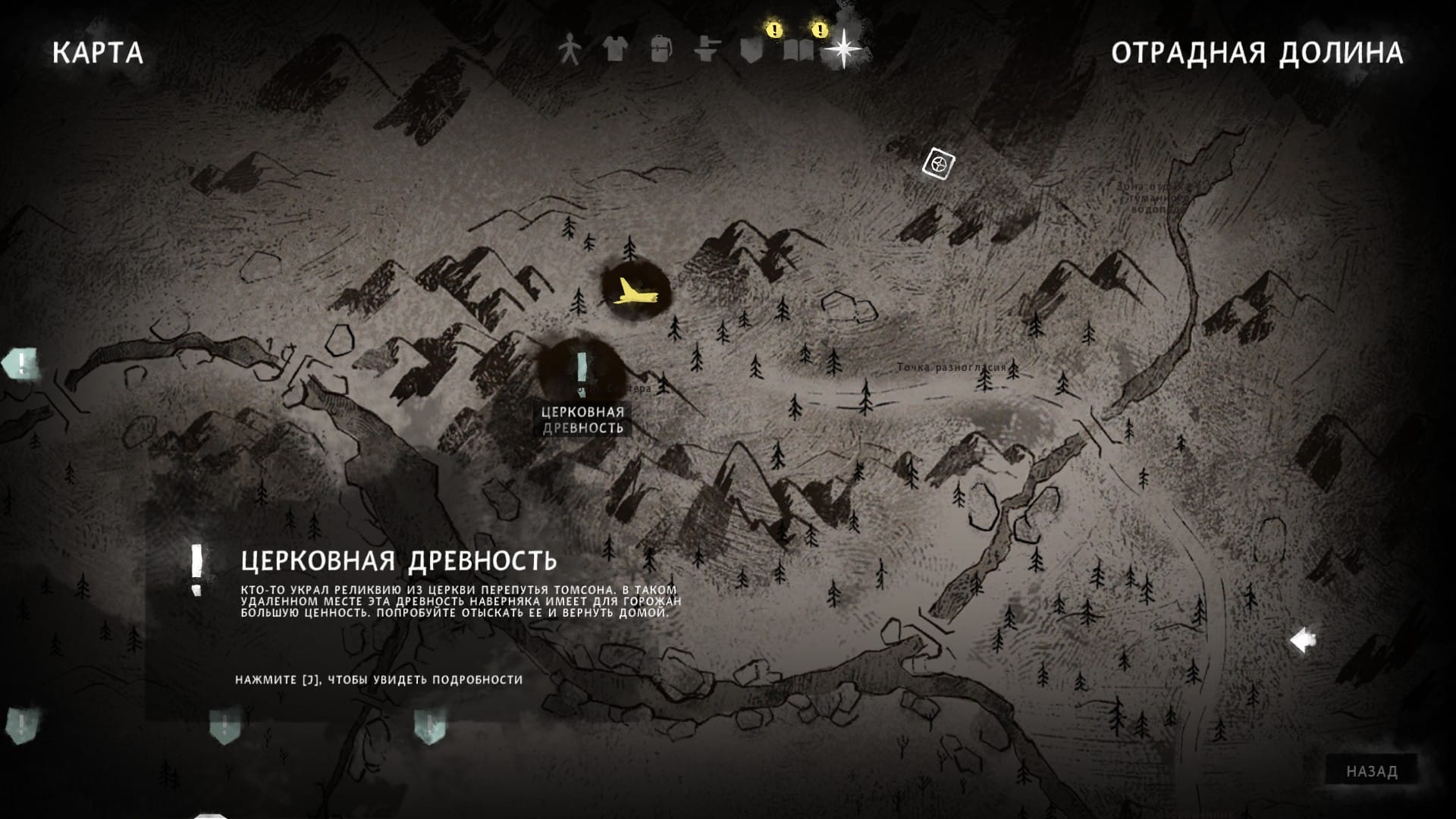Screen dimensions: 1456x819
Task: Go to the crafting tab (anvil icon)
Action: (x=706, y=49)
